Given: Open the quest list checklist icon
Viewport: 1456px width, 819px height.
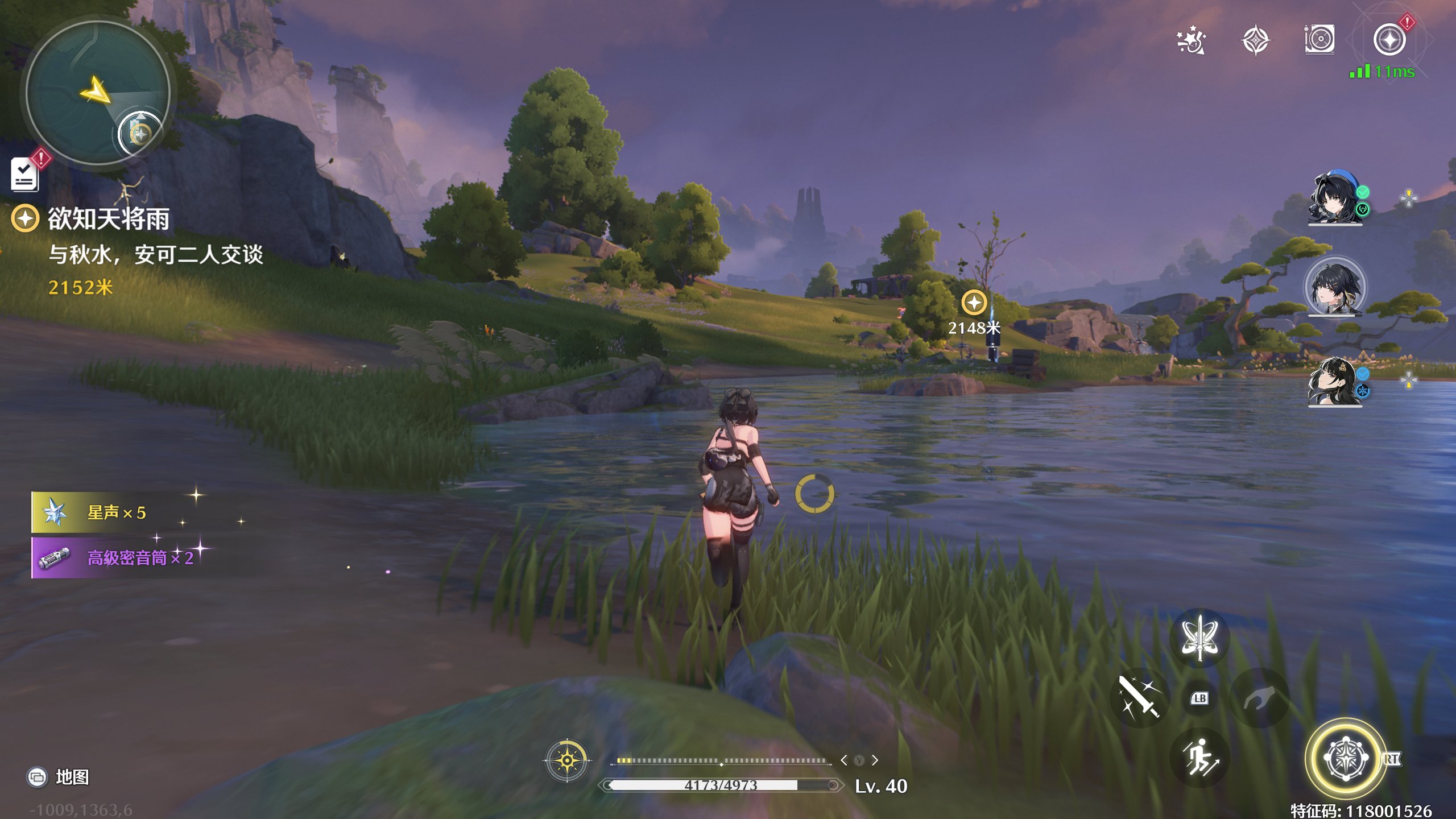Looking at the screenshot, I should tap(24, 174).
